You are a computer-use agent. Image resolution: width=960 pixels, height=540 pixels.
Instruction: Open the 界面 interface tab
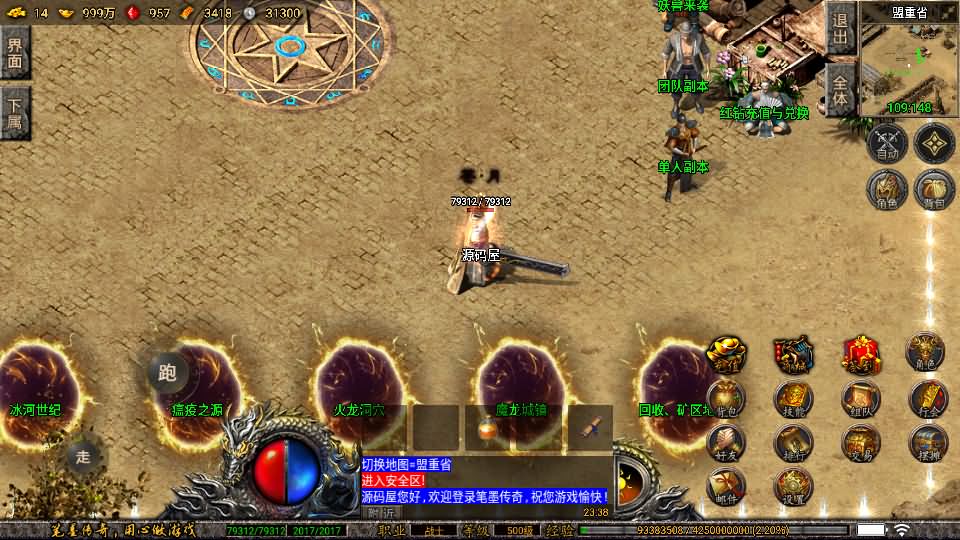click(15, 53)
